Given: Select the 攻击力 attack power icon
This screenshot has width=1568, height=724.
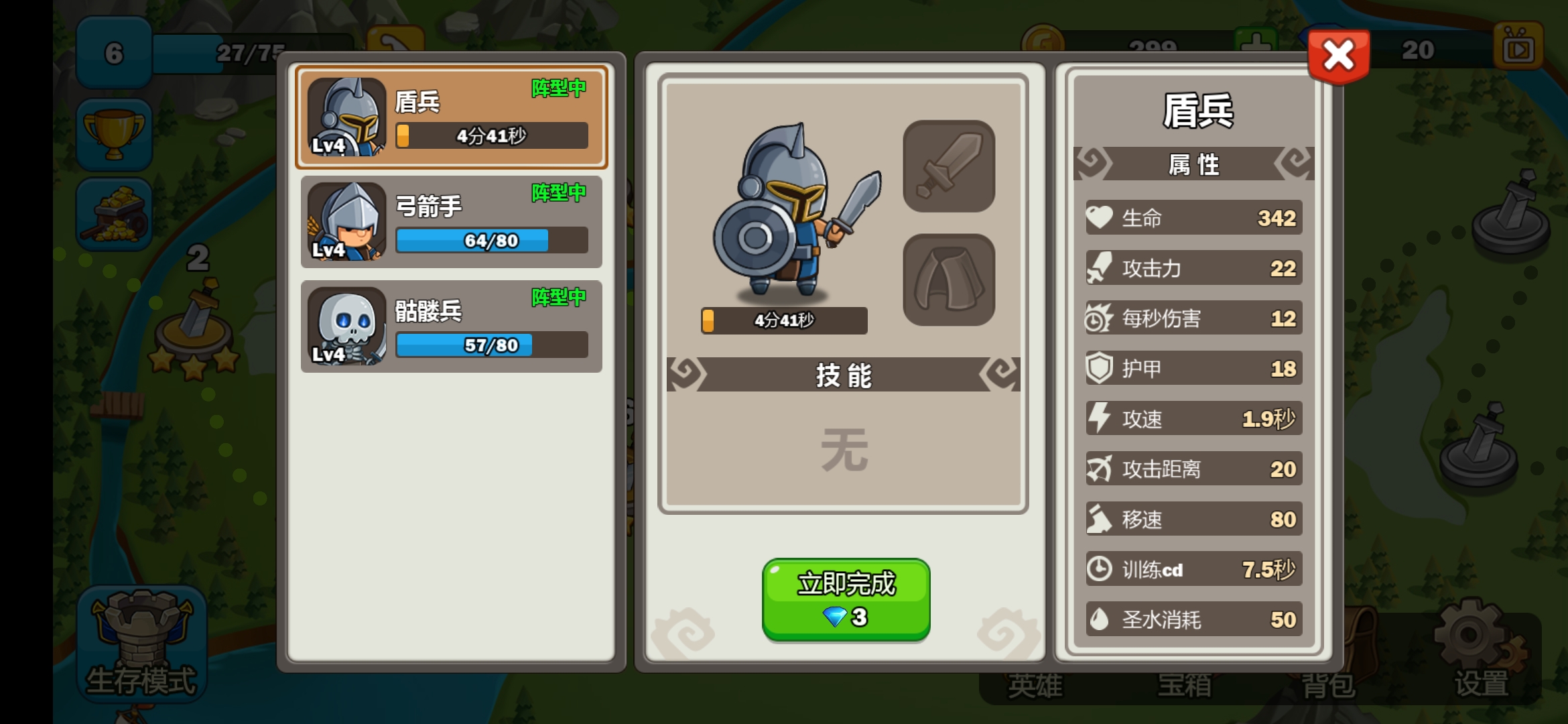Looking at the screenshot, I should tap(1098, 269).
